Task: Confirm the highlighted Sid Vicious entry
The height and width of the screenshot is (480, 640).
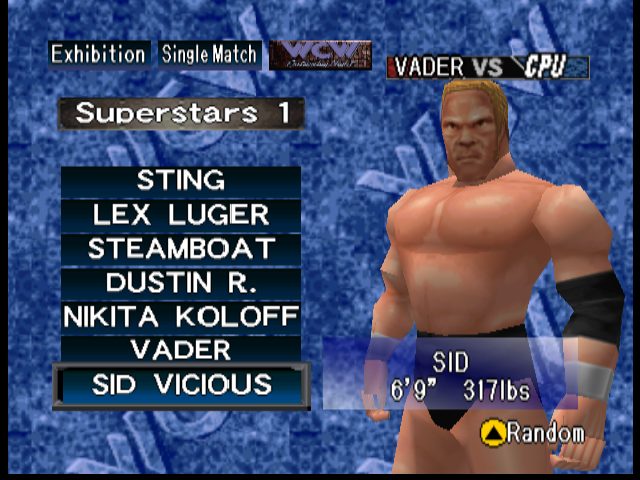Action: [181, 385]
